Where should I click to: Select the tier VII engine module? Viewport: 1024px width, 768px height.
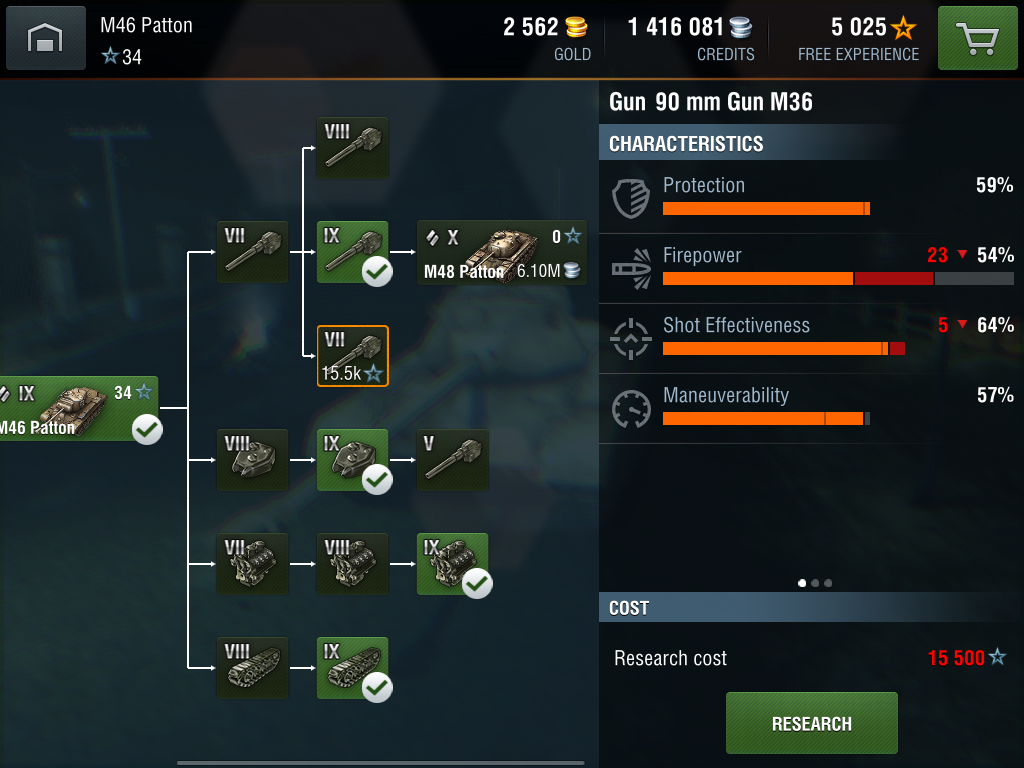252,564
